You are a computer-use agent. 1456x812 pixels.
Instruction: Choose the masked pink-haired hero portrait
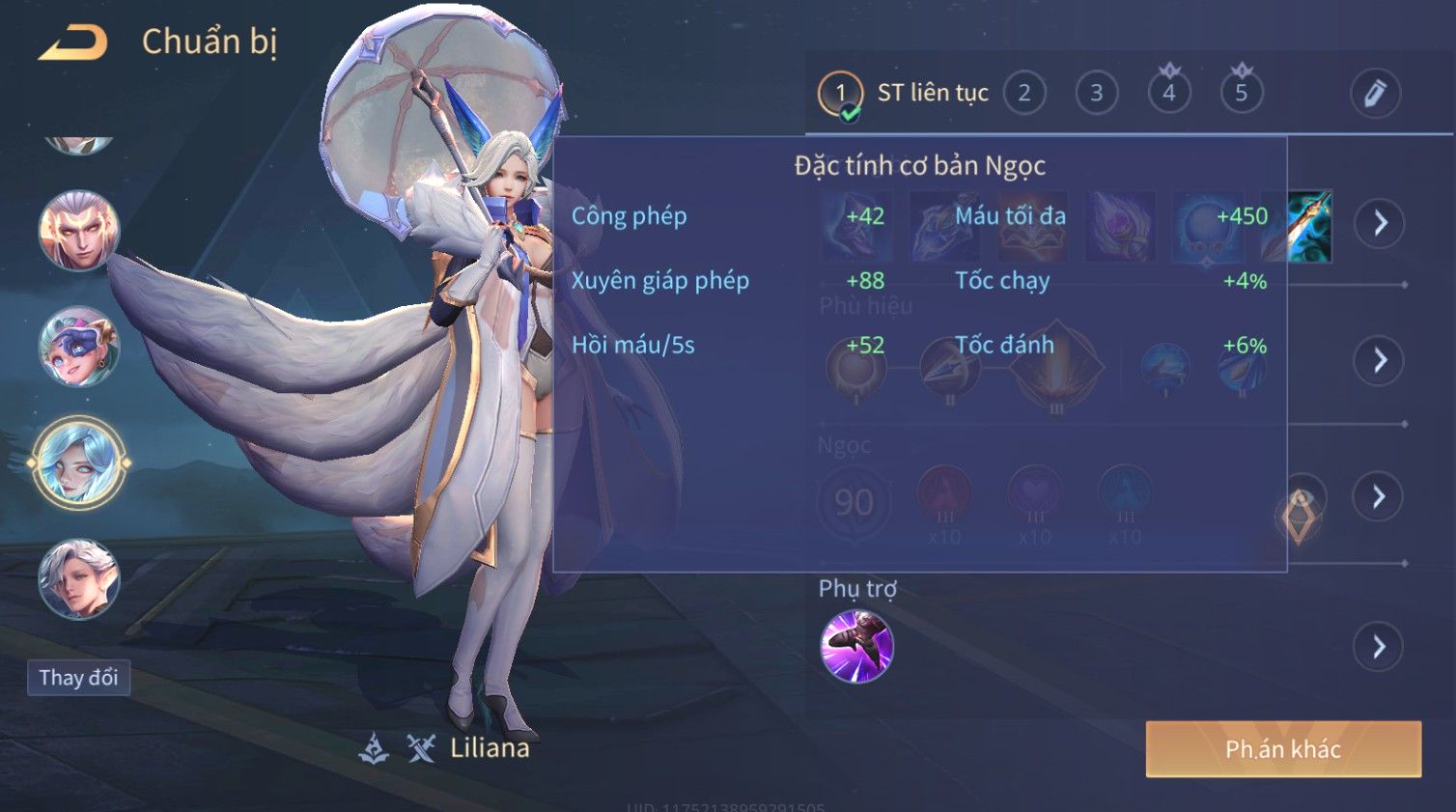[x=79, y=348]
